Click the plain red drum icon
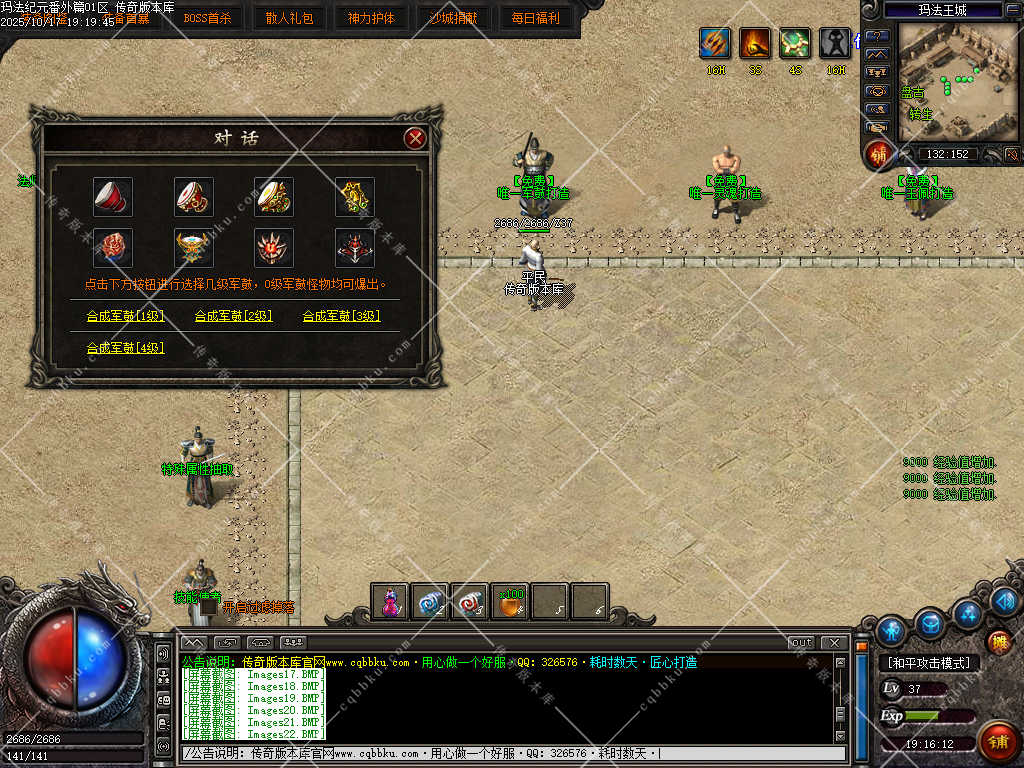This screenshot has height=768, width=1024. (x=113, y=197)
